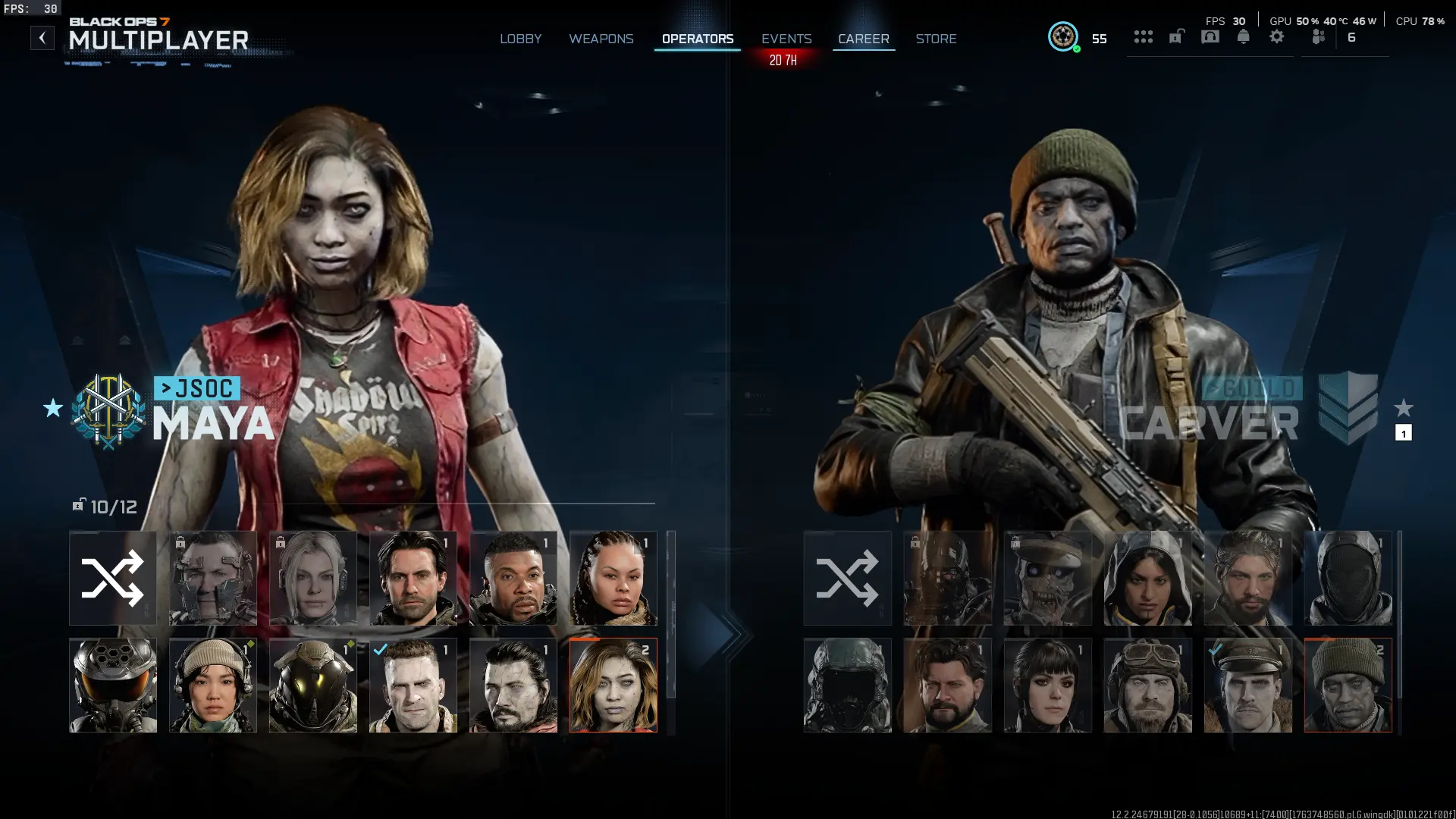Open the settings gear icon
Screen dimensions: 1456x819
(x=1277, y=36)
